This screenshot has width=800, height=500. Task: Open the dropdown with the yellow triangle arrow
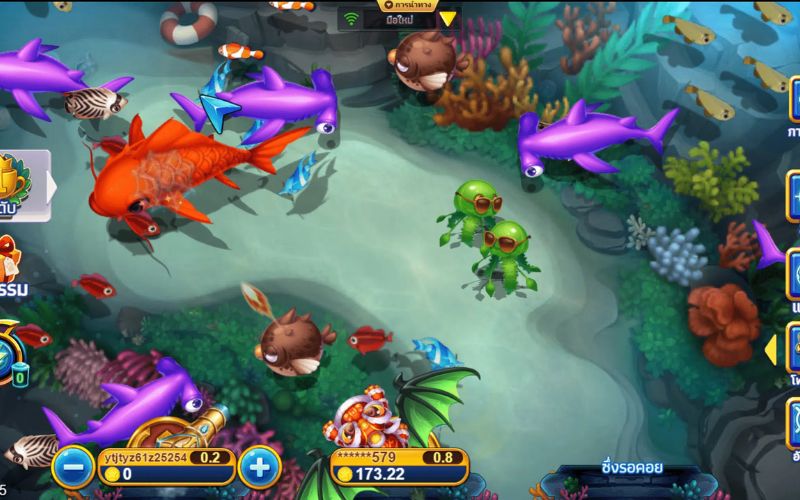[x=448, y=18]
